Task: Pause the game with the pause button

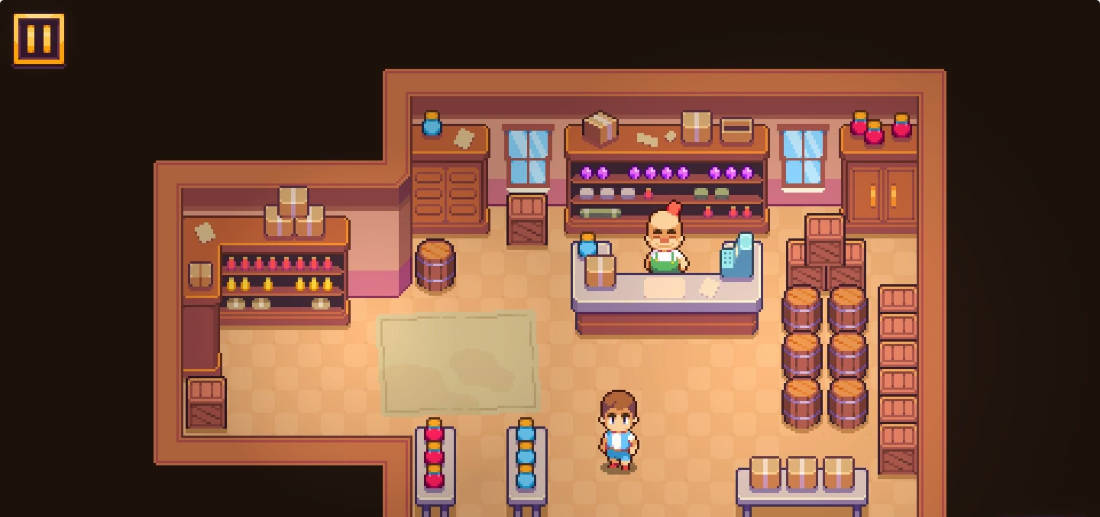Action: 39,40
